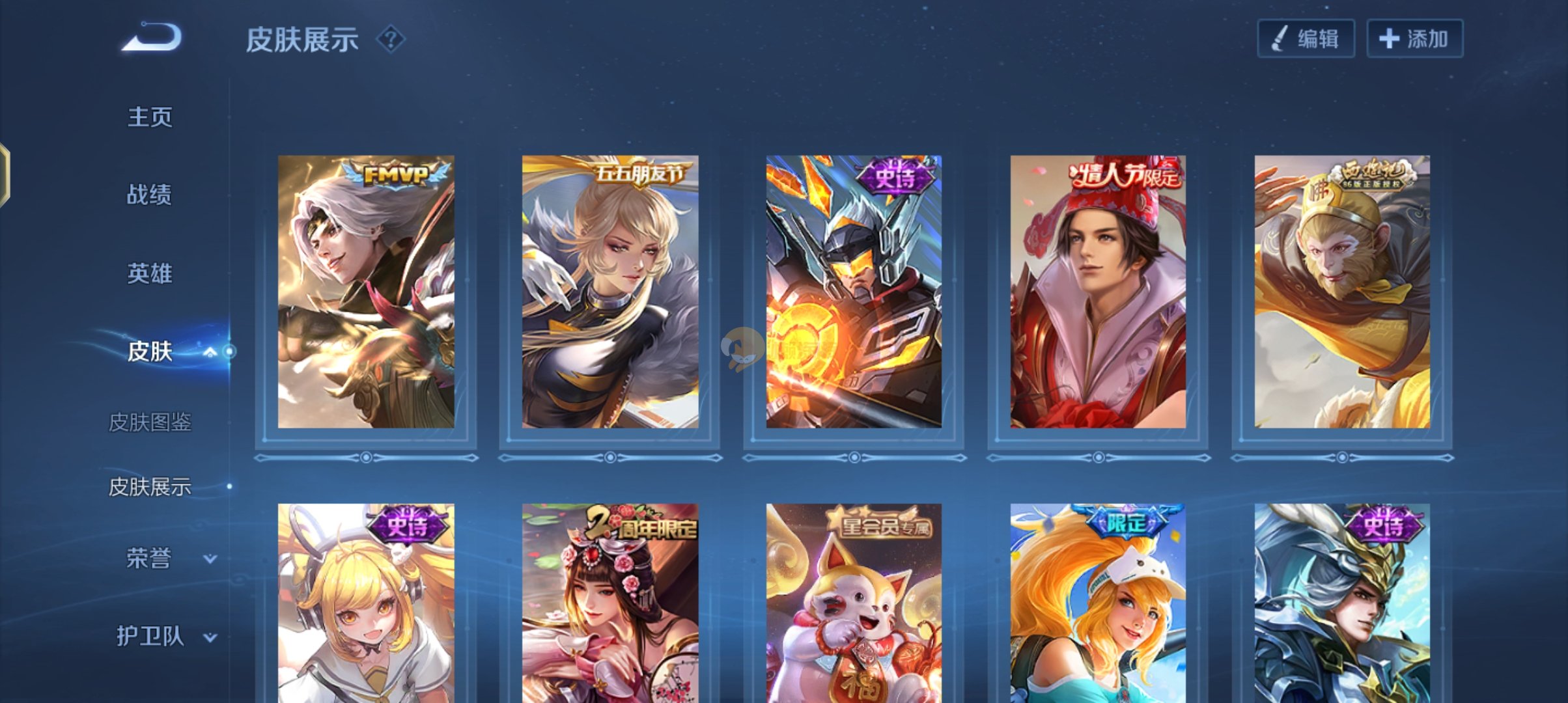Open the 星会员专属 cat skin card
This screenshot has width=1568, height=703.
pos(854,602)
